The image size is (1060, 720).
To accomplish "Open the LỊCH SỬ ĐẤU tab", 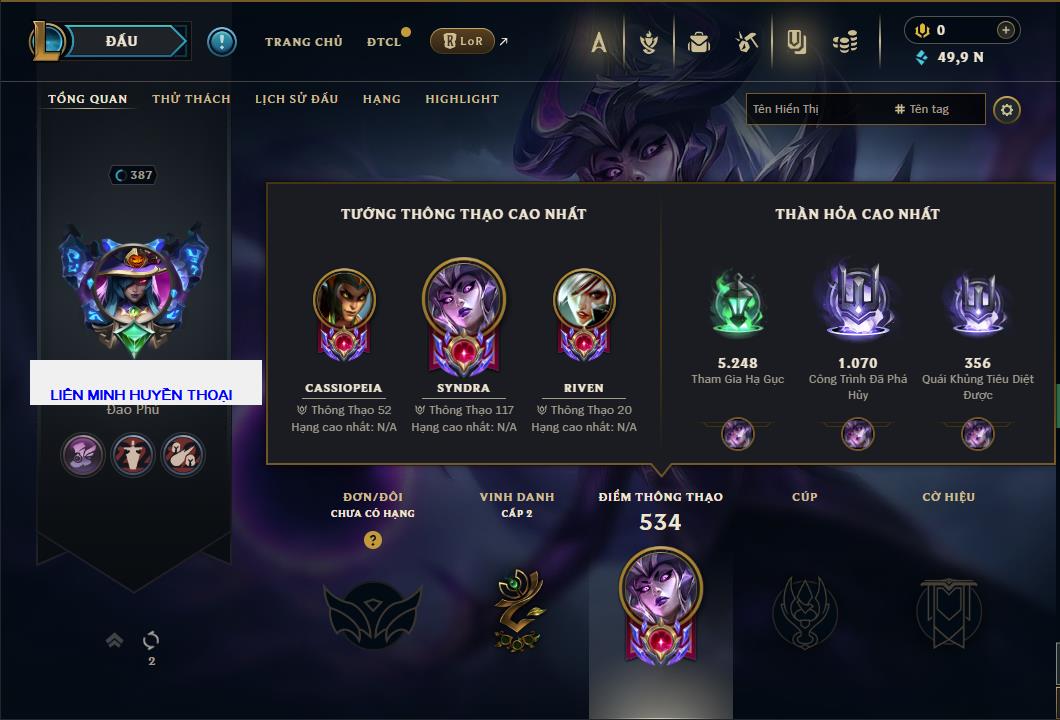I will click(x=296, y=99).
